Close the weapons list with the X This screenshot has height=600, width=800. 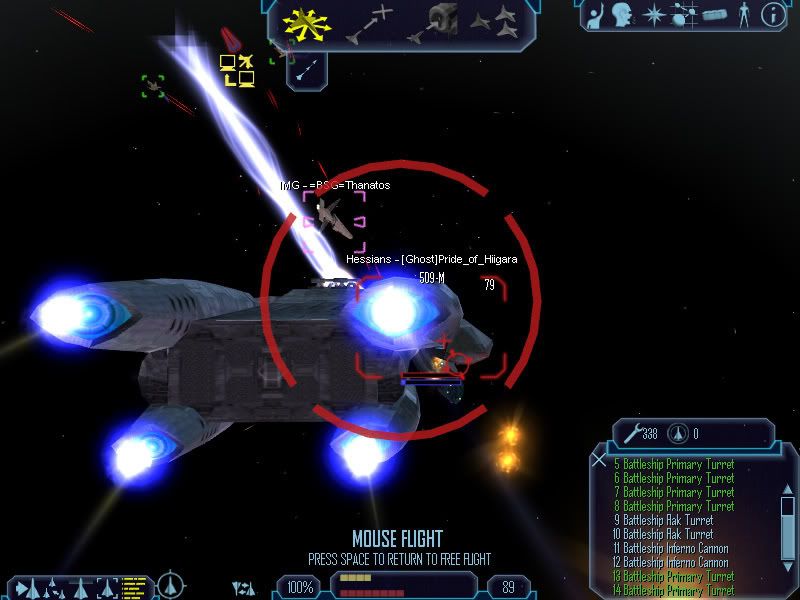(x=598, y=461)
